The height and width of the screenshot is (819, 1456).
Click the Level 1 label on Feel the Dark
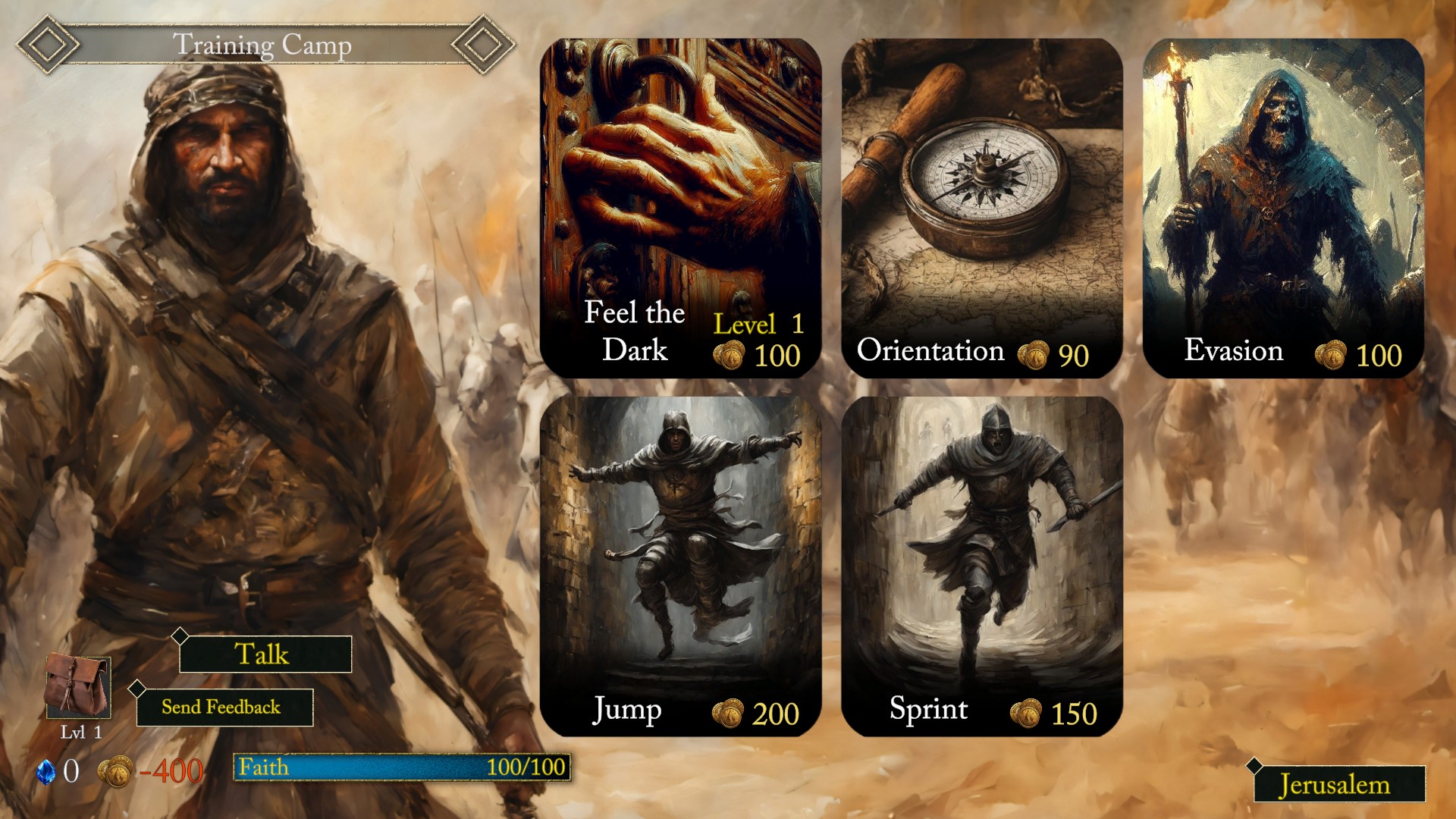pos(758,325)
